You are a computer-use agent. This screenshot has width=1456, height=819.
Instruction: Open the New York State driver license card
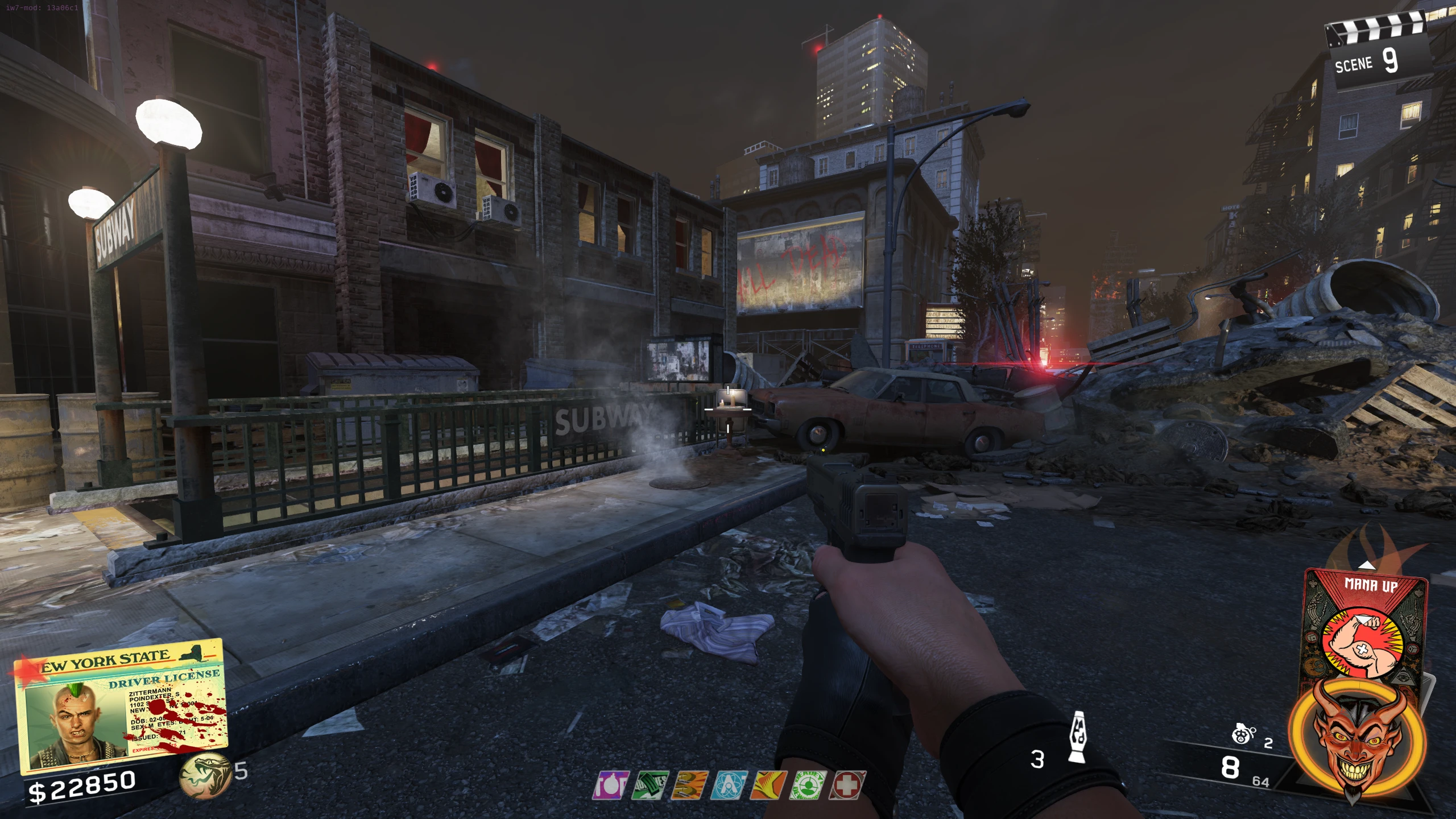(x=121, y=705)
